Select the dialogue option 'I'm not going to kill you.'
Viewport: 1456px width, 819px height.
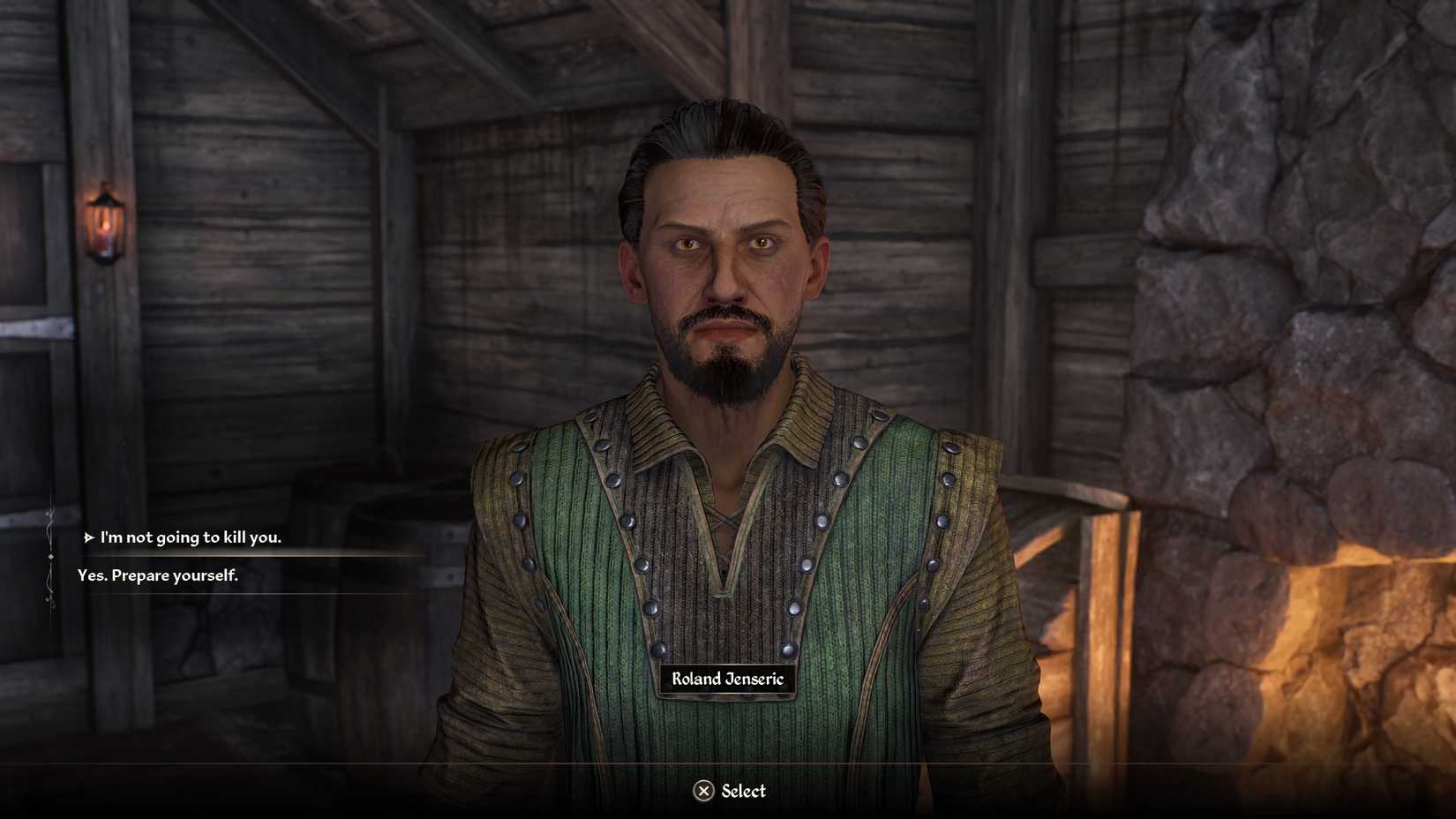(188, 536)
